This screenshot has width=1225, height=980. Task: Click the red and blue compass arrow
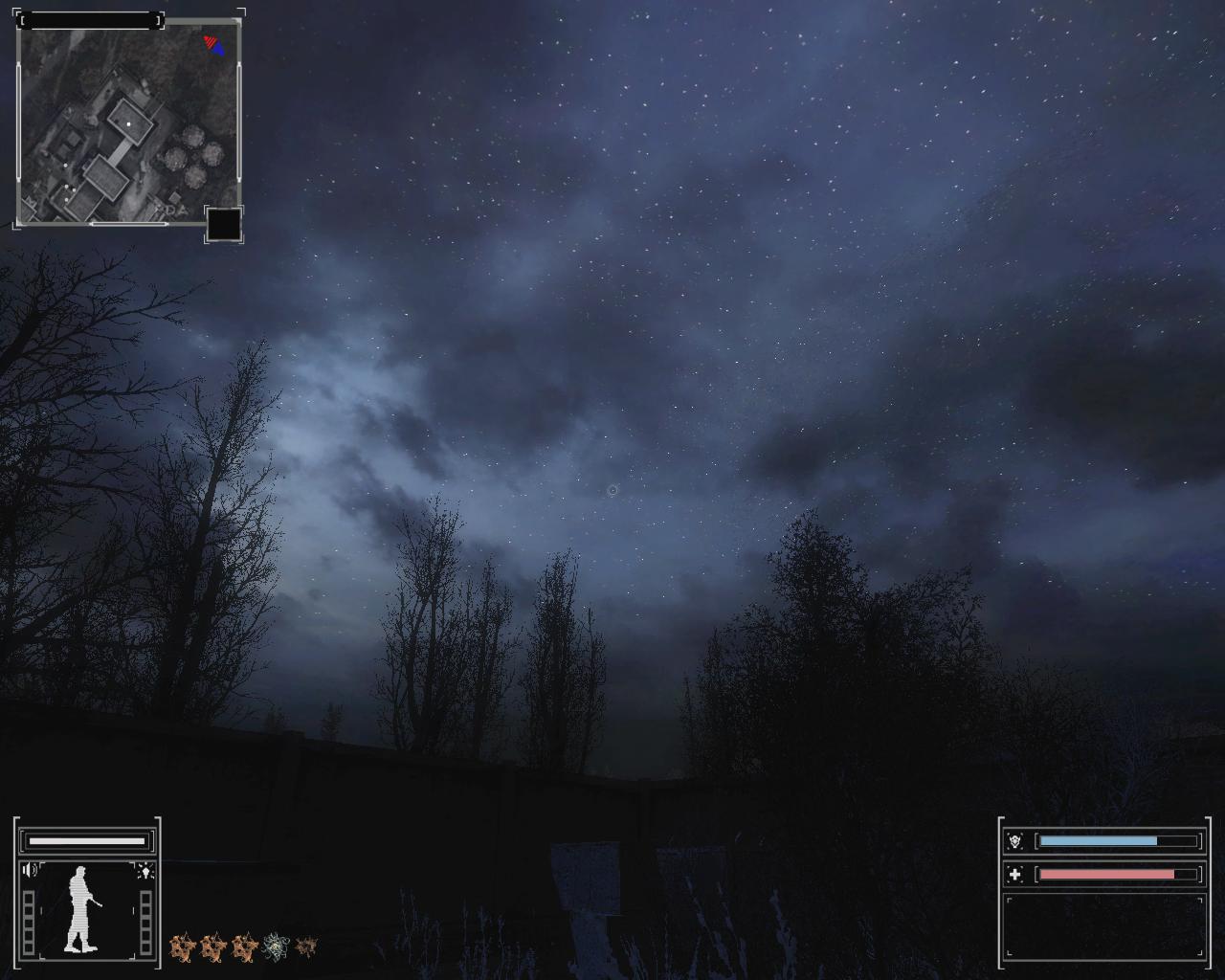pyautogui.click(x=214, y=44)
